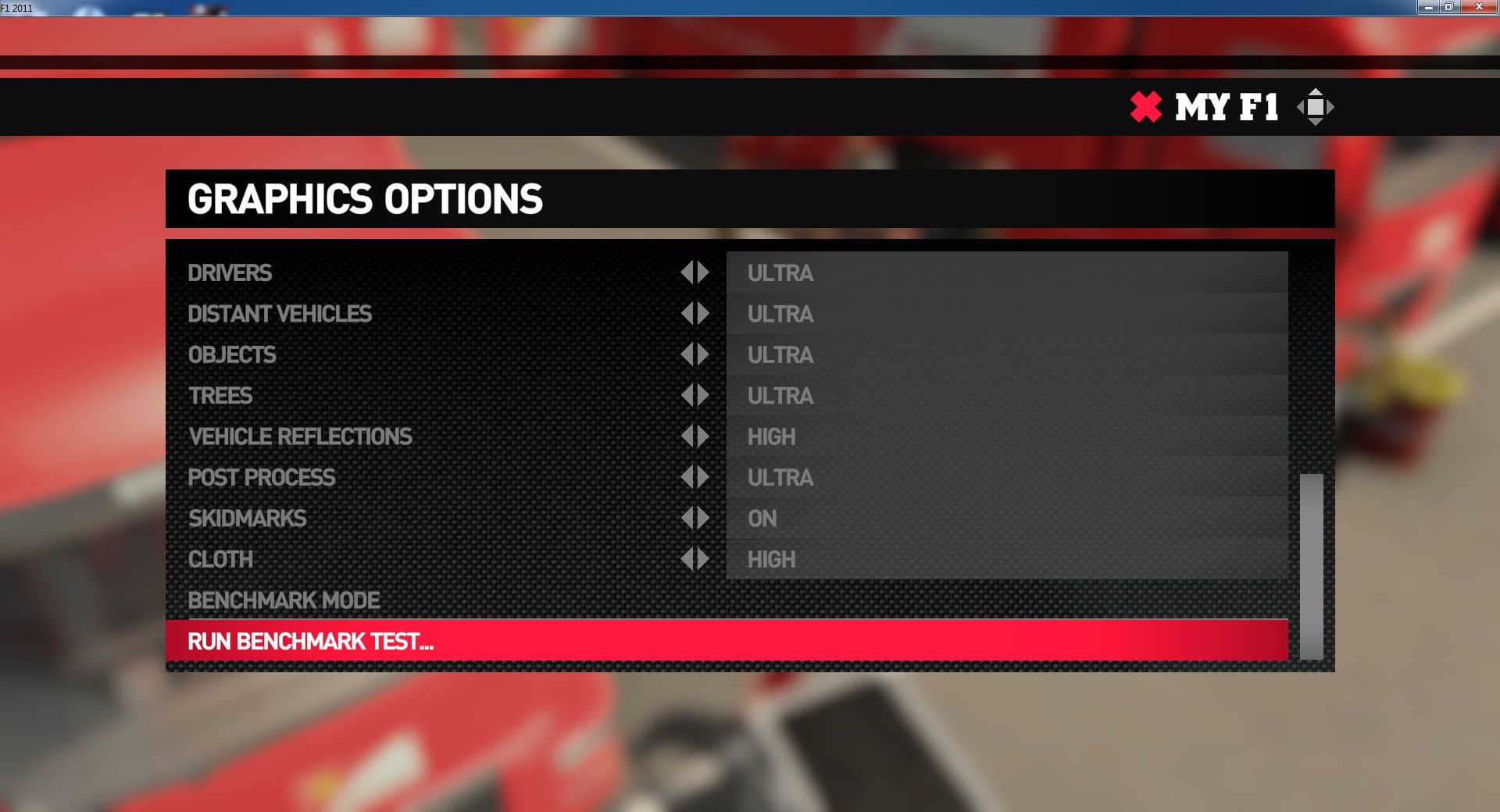
Task: Click the left arrow next to Trees
Action: [687, 396]
